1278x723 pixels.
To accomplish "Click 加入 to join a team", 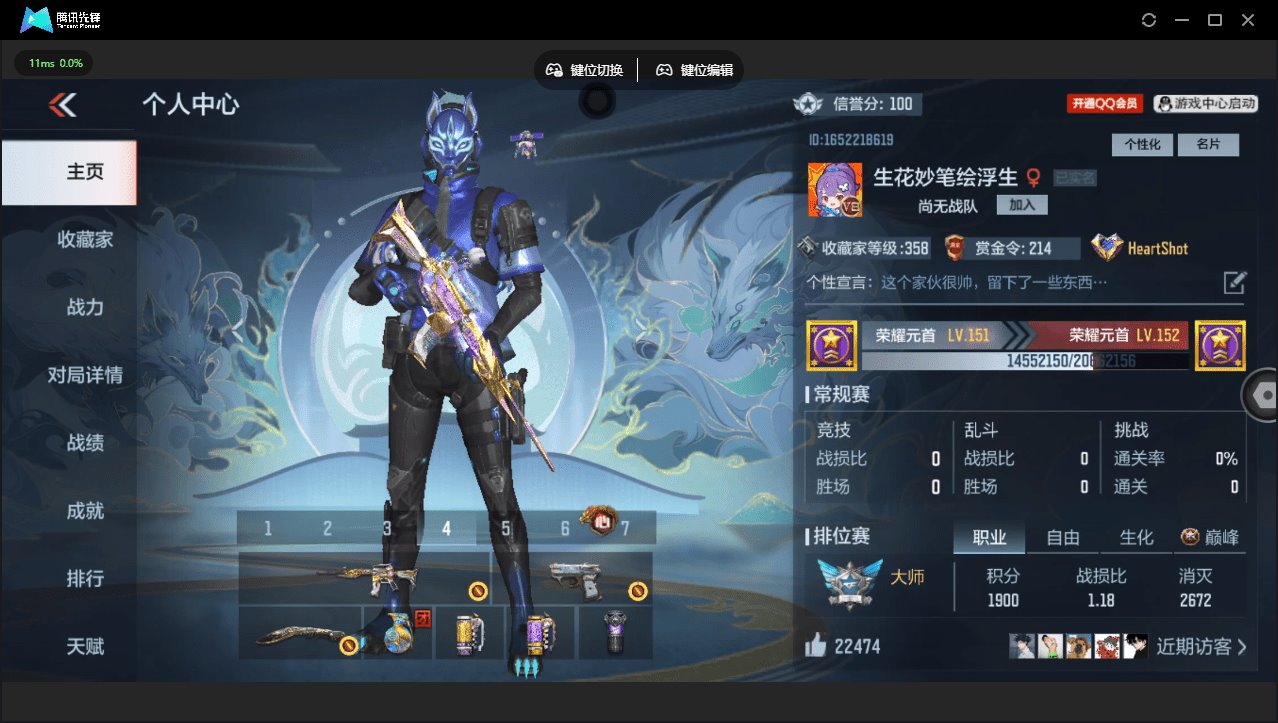I will [1022, 205].
